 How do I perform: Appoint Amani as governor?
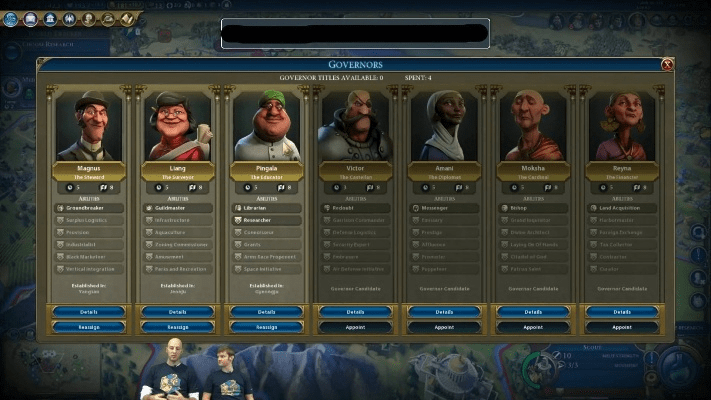point(444,327)
